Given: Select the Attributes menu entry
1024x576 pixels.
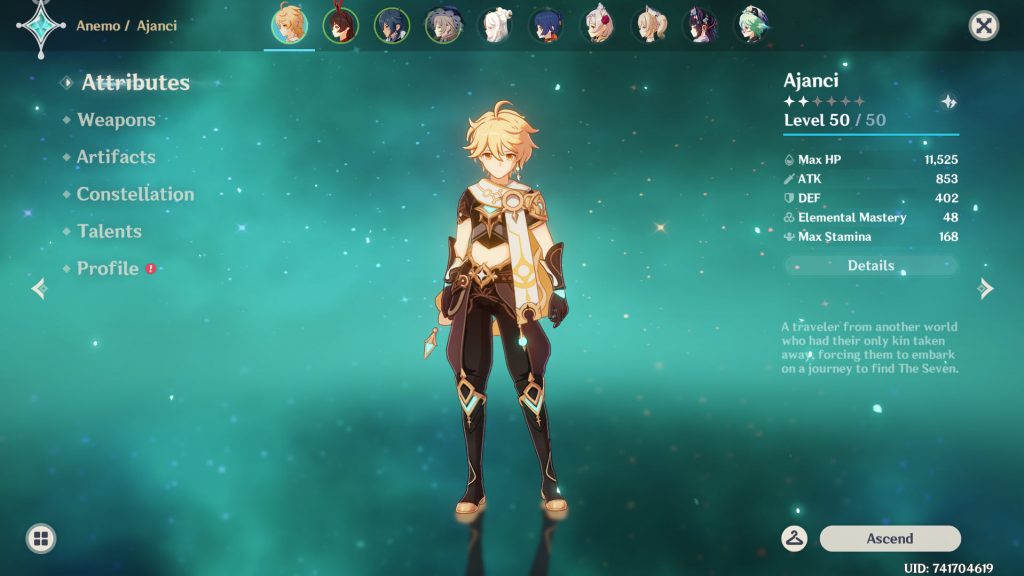Looking at the screenshot, I should coord(135,83).
